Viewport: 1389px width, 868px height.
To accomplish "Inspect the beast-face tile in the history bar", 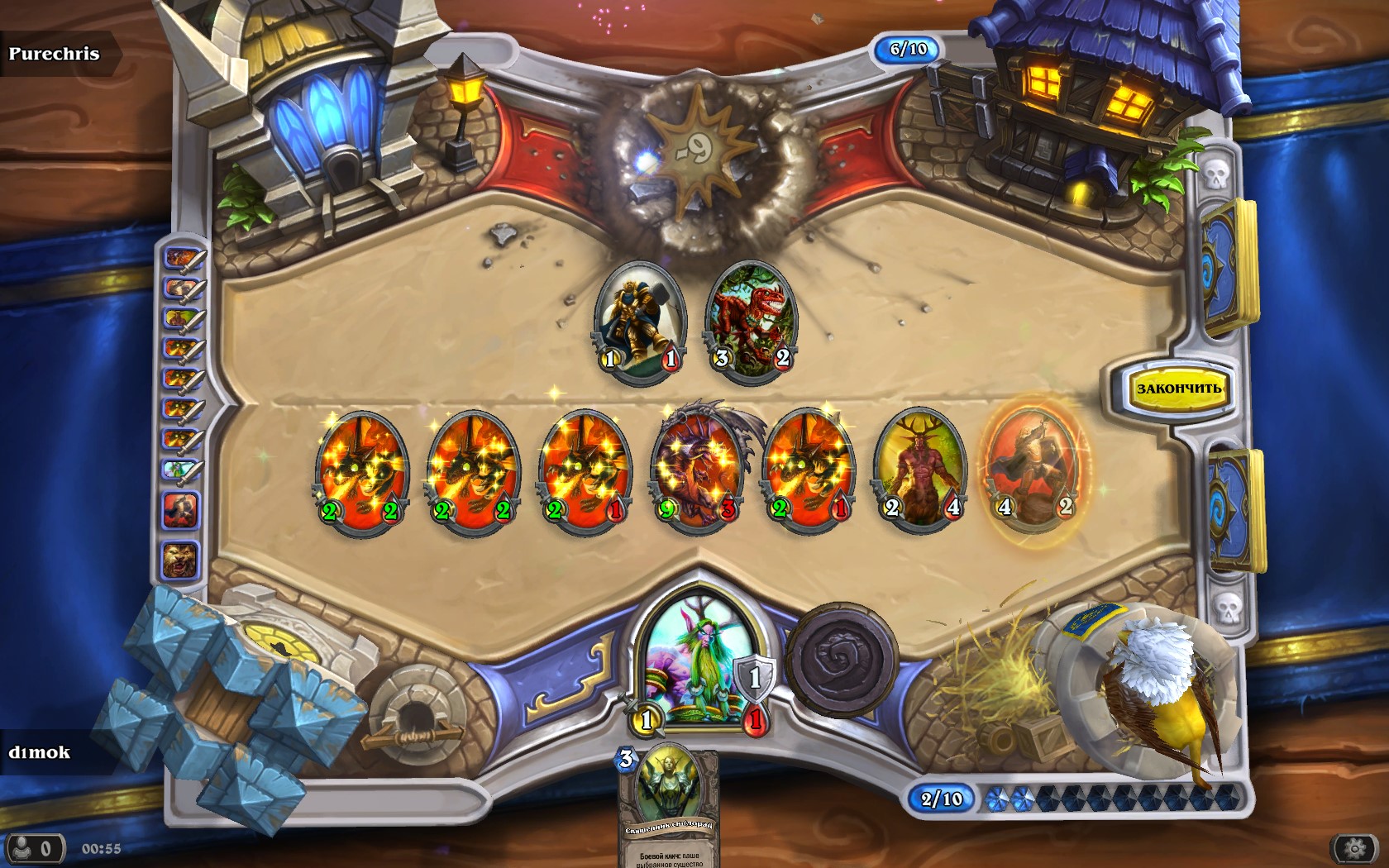I will 180,560.
